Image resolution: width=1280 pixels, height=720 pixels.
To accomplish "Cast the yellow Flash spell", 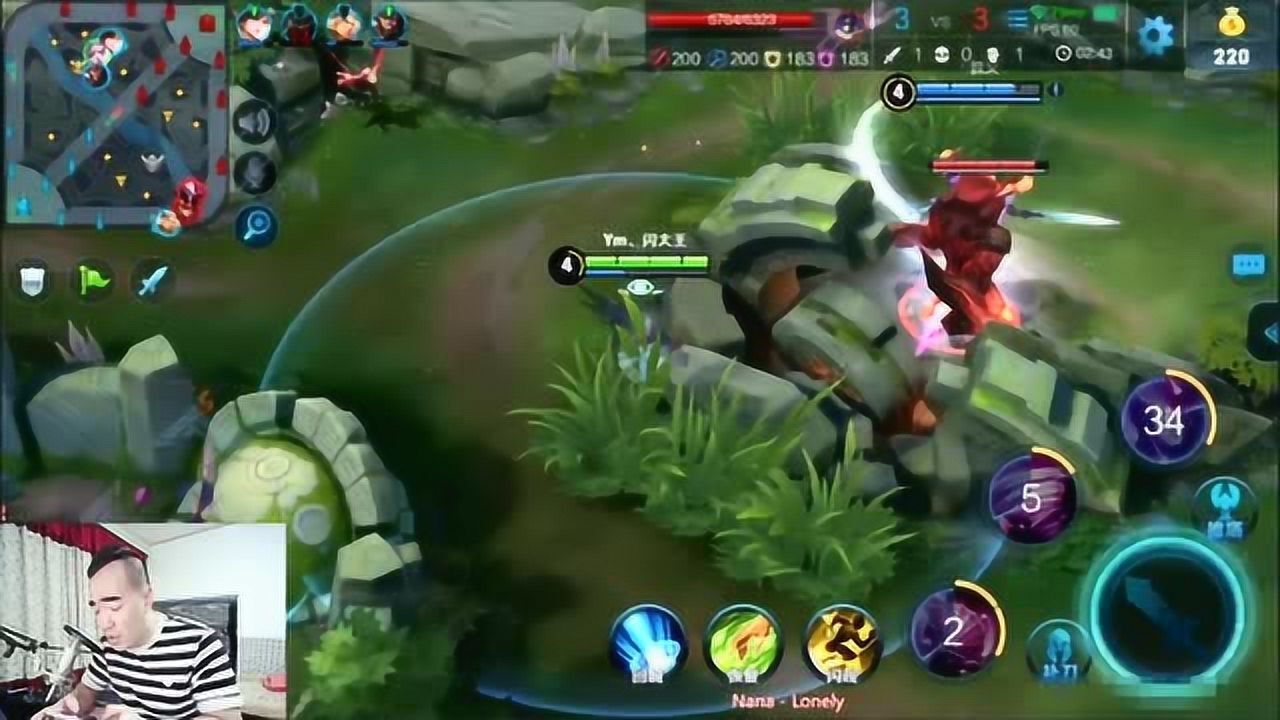I will click(x=842, y=641).
